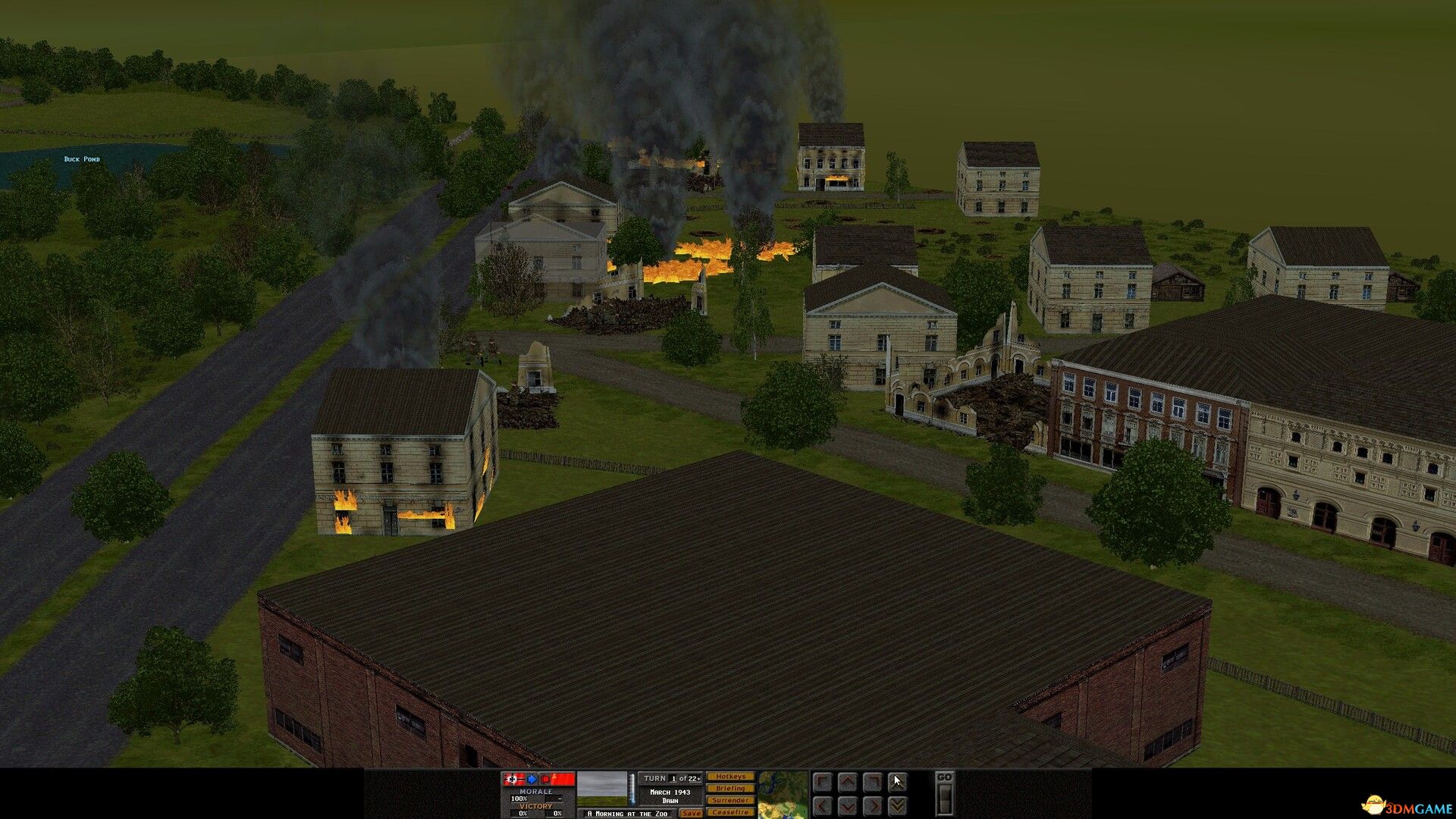
Task: Pull the lever slider under the GO button
Action: 945,799
